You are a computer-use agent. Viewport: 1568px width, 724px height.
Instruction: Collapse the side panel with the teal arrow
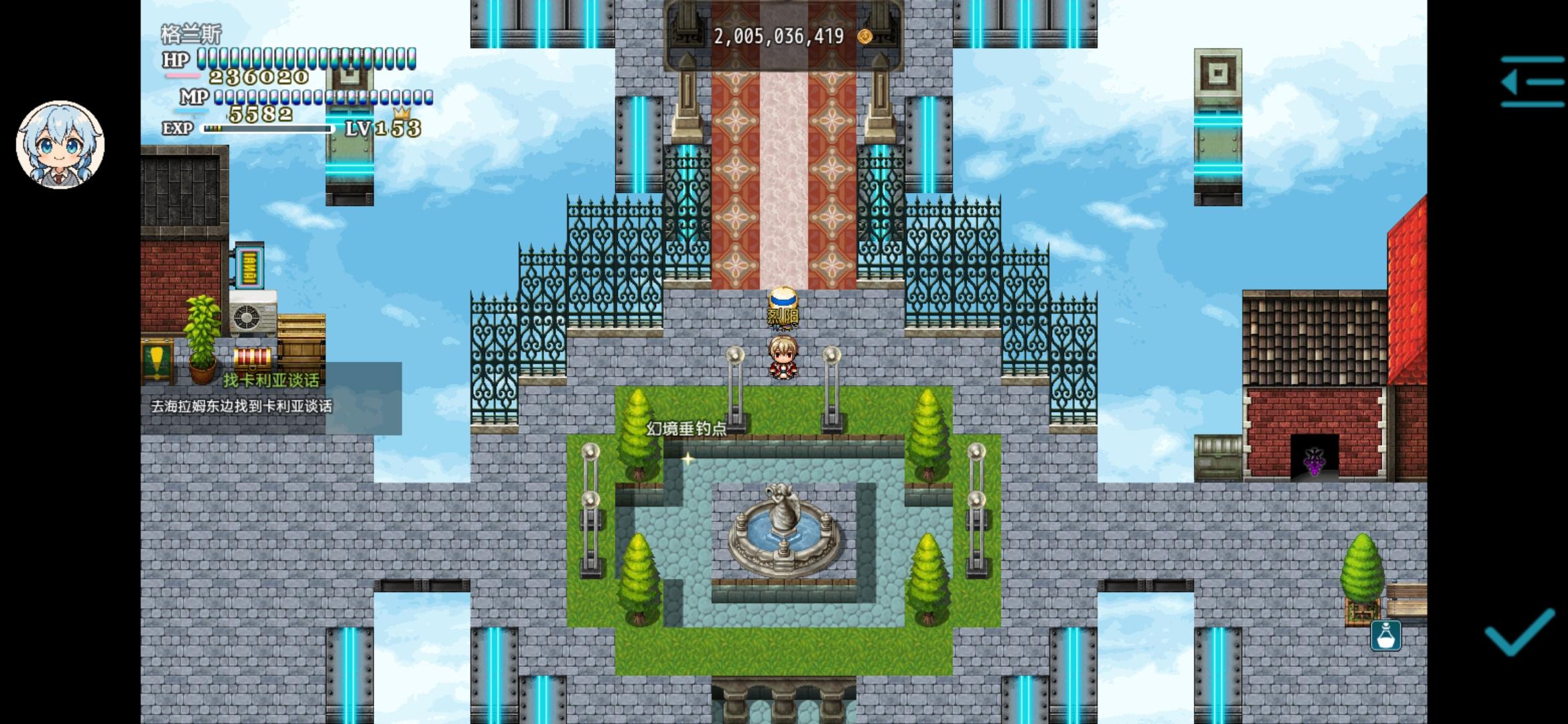1533,82
